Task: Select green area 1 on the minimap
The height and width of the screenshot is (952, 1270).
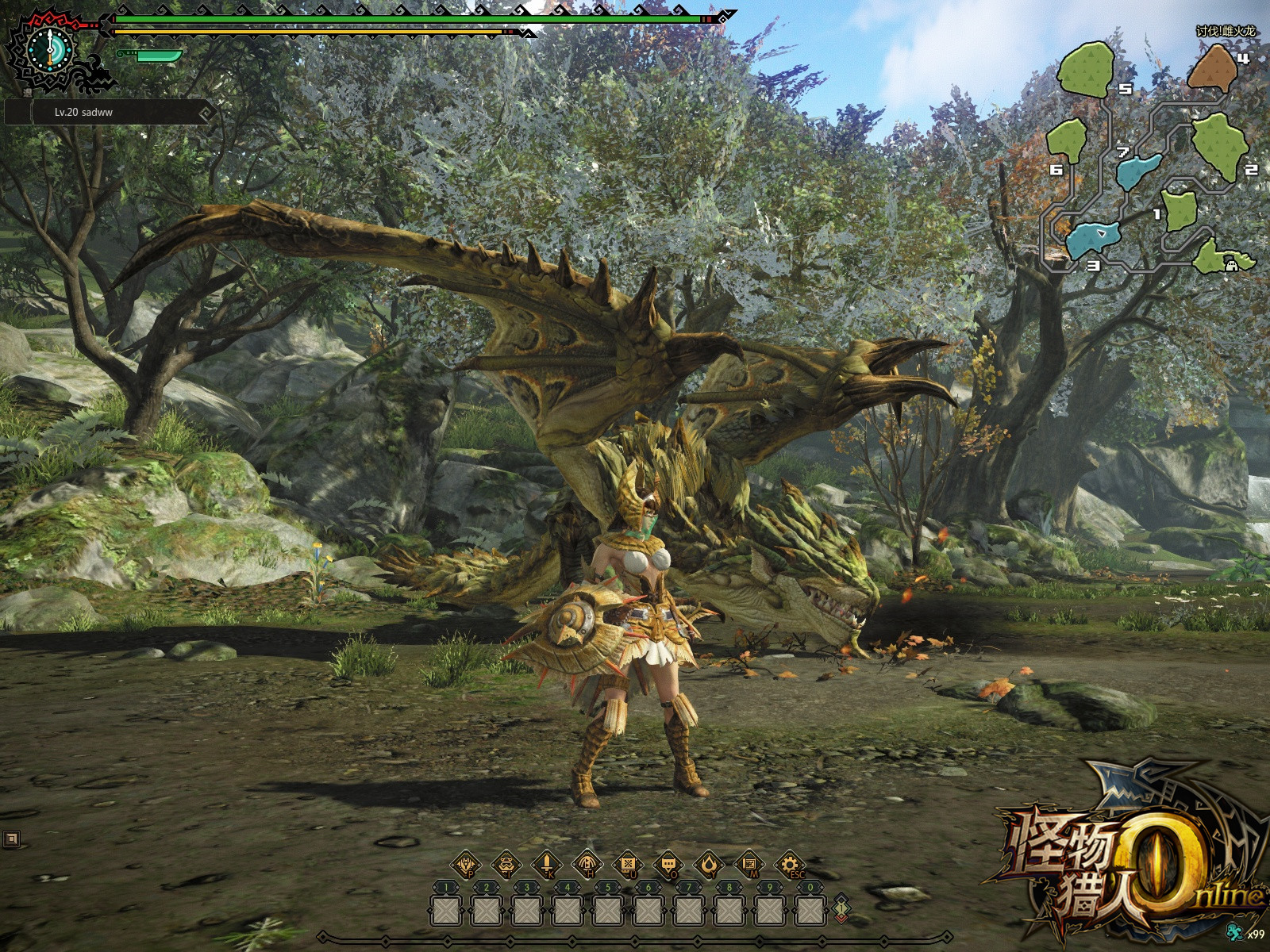Action: click(1179, 208)
